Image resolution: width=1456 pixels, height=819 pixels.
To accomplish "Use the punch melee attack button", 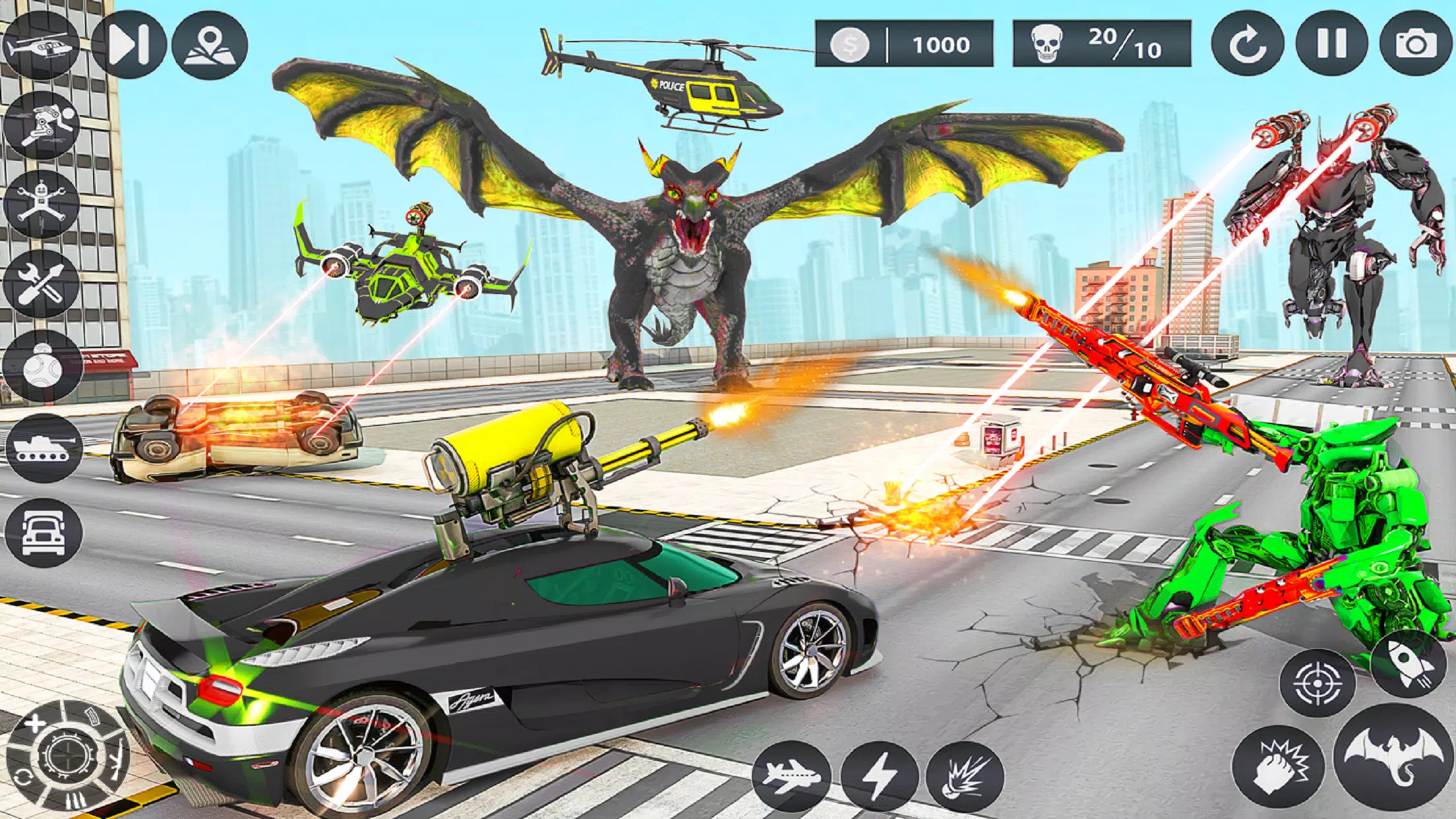I will pyautogui.click(x=1278, y=766).
